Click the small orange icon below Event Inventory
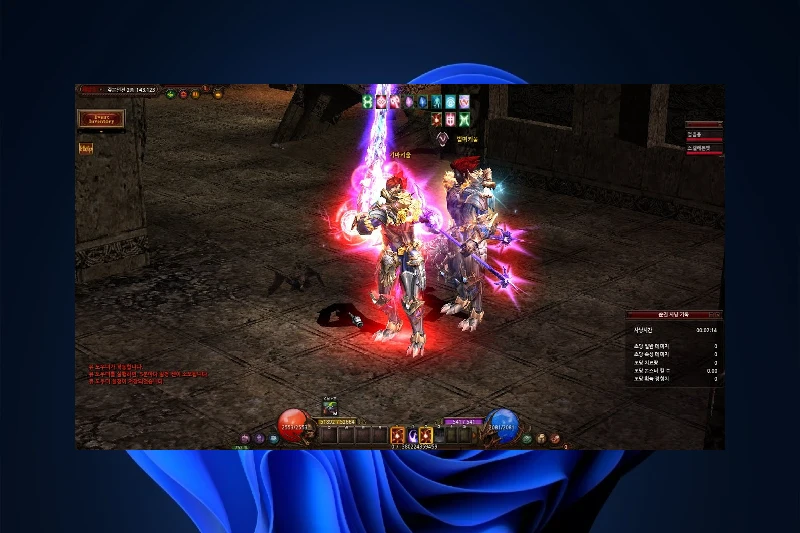 point(86,148)
